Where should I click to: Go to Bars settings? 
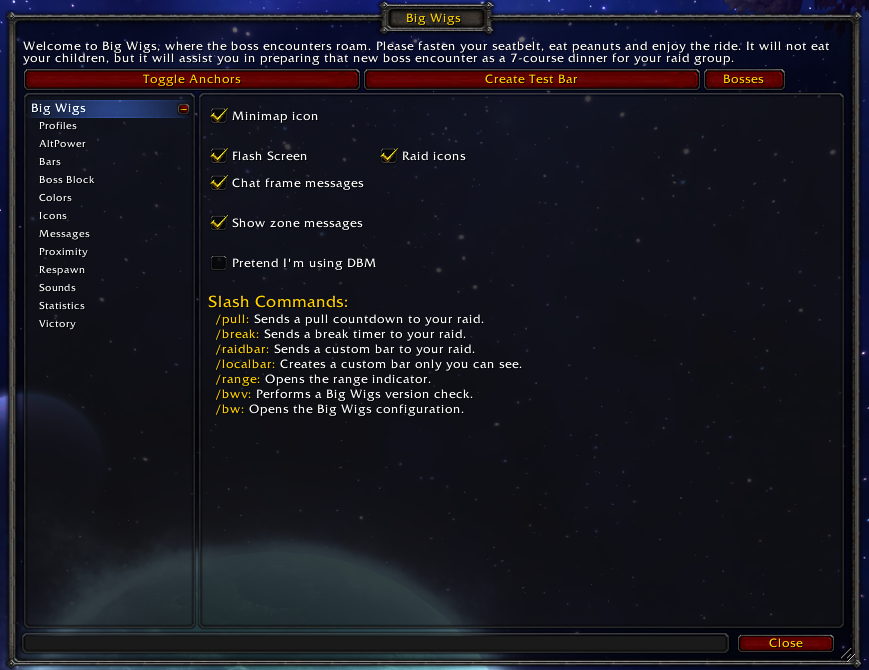coord(50,162)
